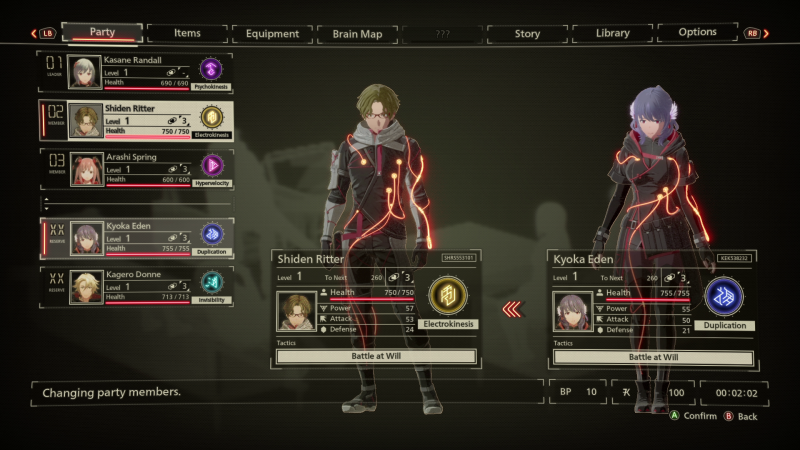
Task: Choose reserve member Kagero Donne row
Action: pyautogui.click(x=135, y=285)
